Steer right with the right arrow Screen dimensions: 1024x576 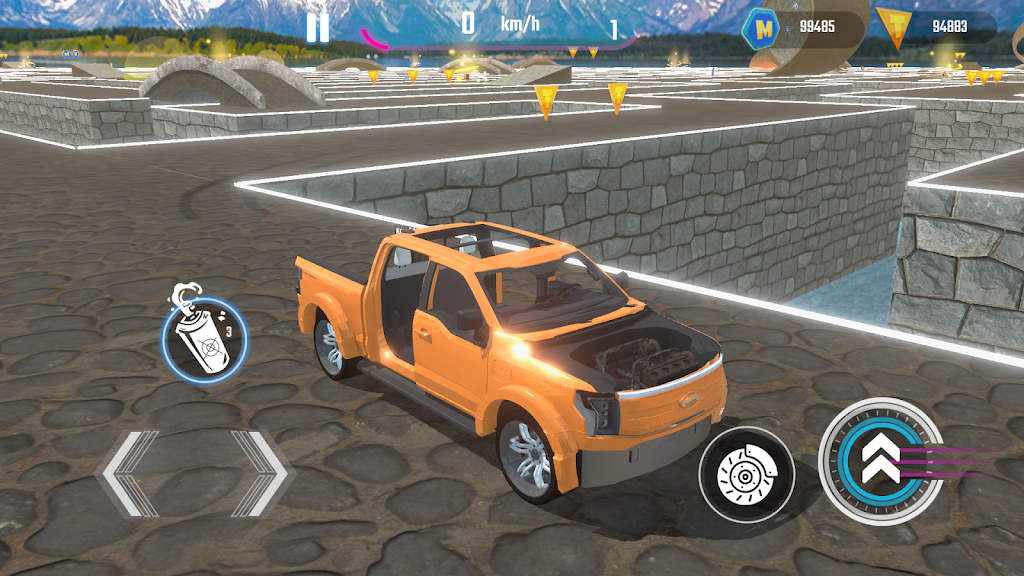pos(258,473)
